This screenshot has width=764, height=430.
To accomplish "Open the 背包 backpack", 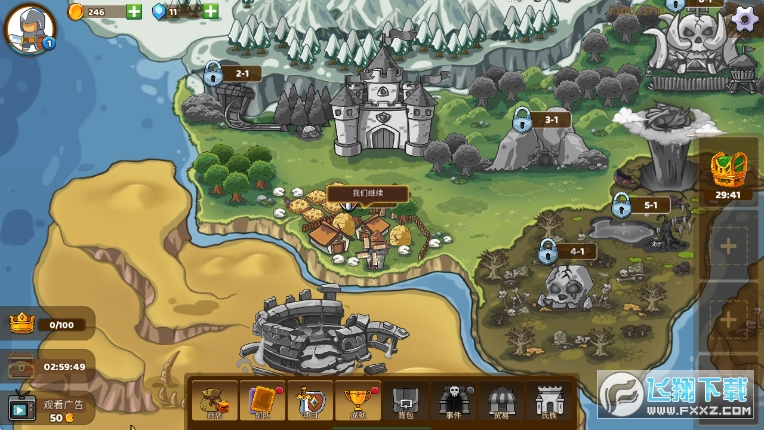I will pyautogui.click(x=405, y=401).
